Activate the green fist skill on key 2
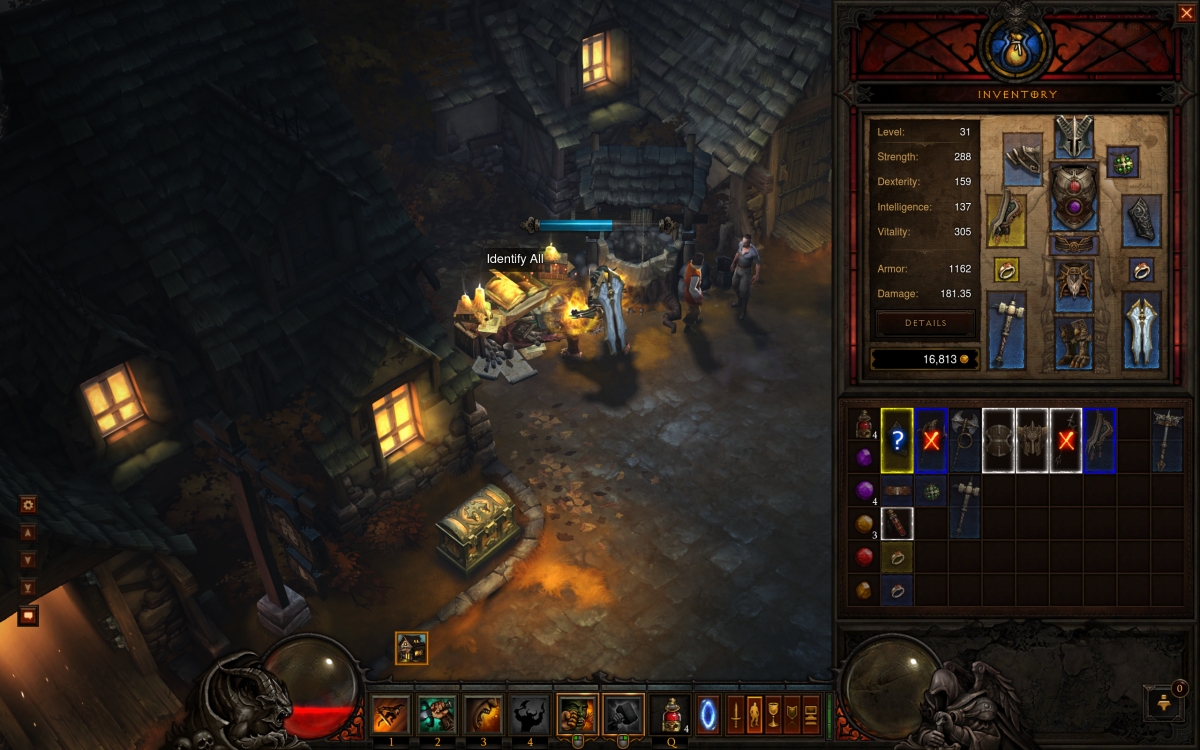The height and width of the screenshot is (750, 1200). 435,716
